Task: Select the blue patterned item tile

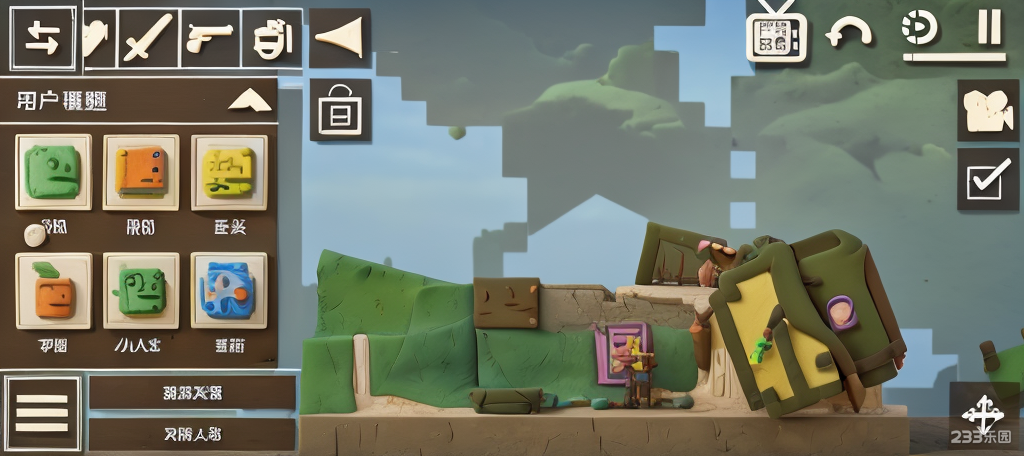Action: (228, 290)
